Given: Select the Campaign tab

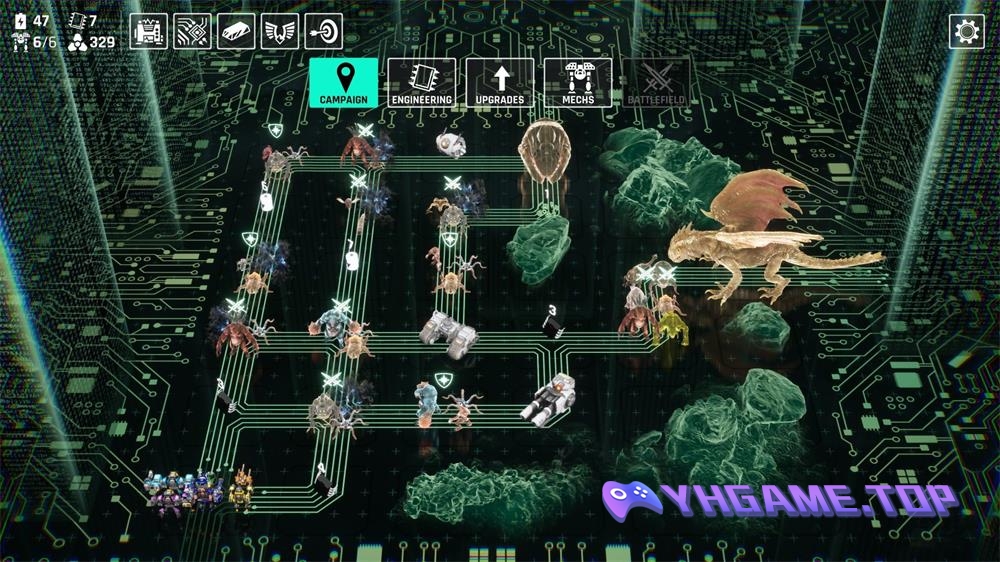Looking at the screenshot, I should (x=343, y=82).
